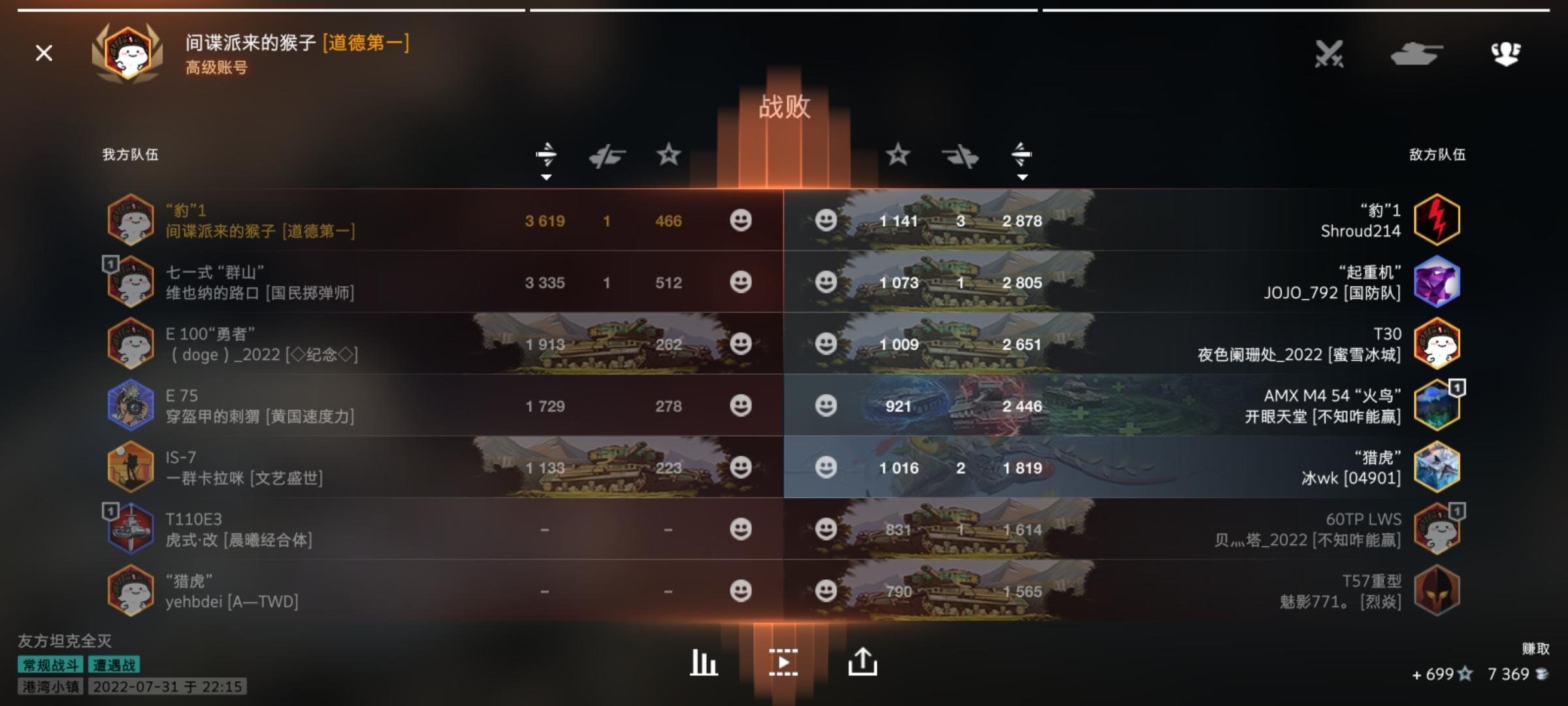Open the battle statistics bar chart panel
This screenshot has width=1568, height=706.
(703, 662)
